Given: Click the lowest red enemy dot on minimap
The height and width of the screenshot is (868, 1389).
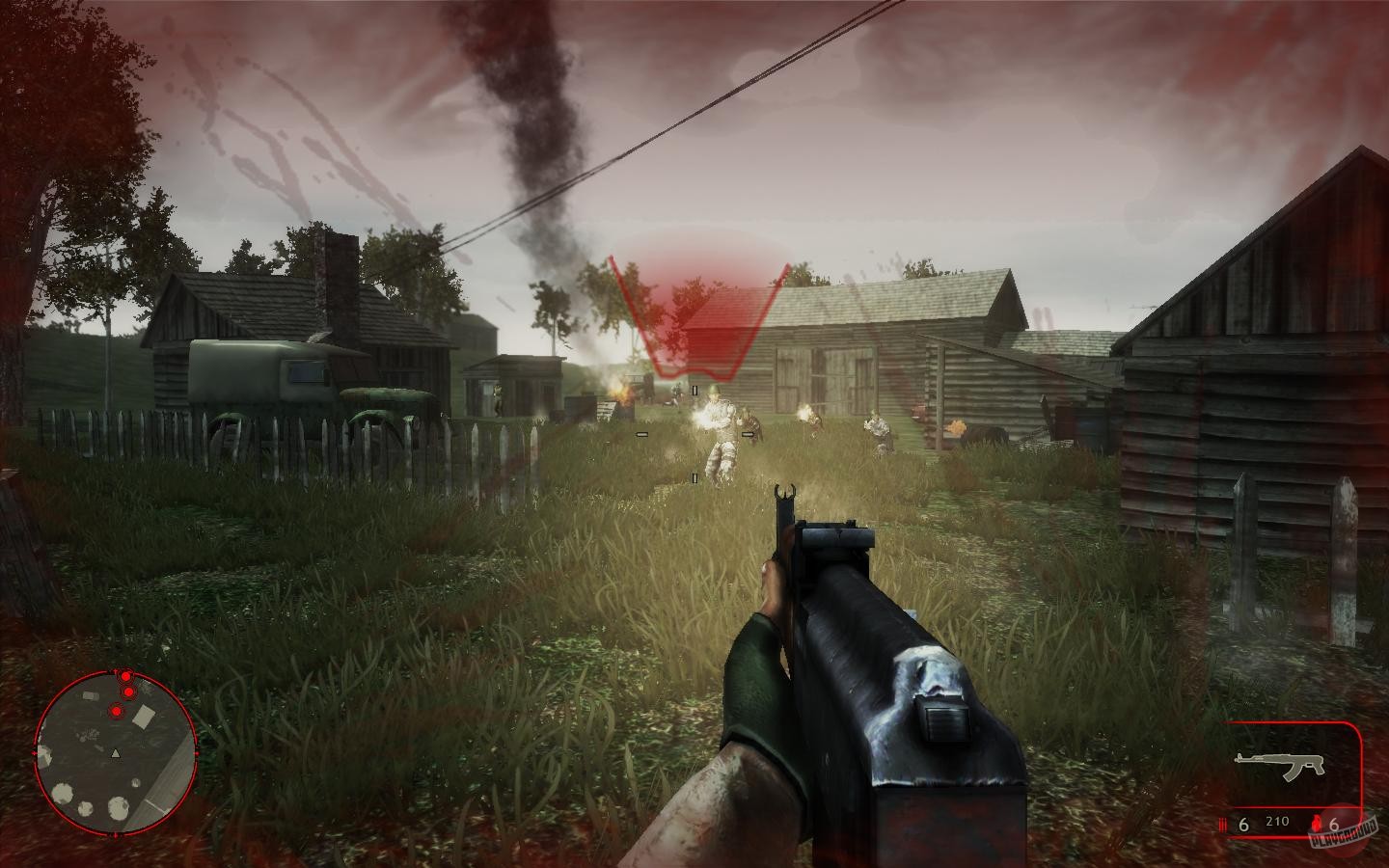Looking at the screenshot, I should pyautogui.click(x=116, y=712).
